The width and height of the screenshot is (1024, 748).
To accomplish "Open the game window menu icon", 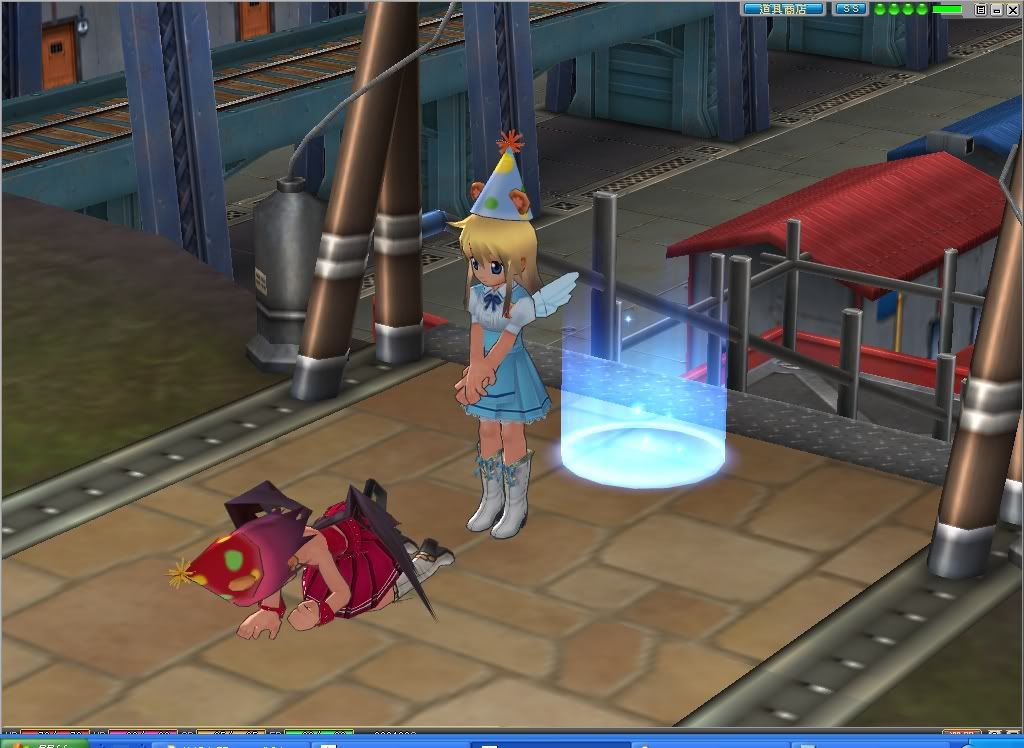I will 981,9.
